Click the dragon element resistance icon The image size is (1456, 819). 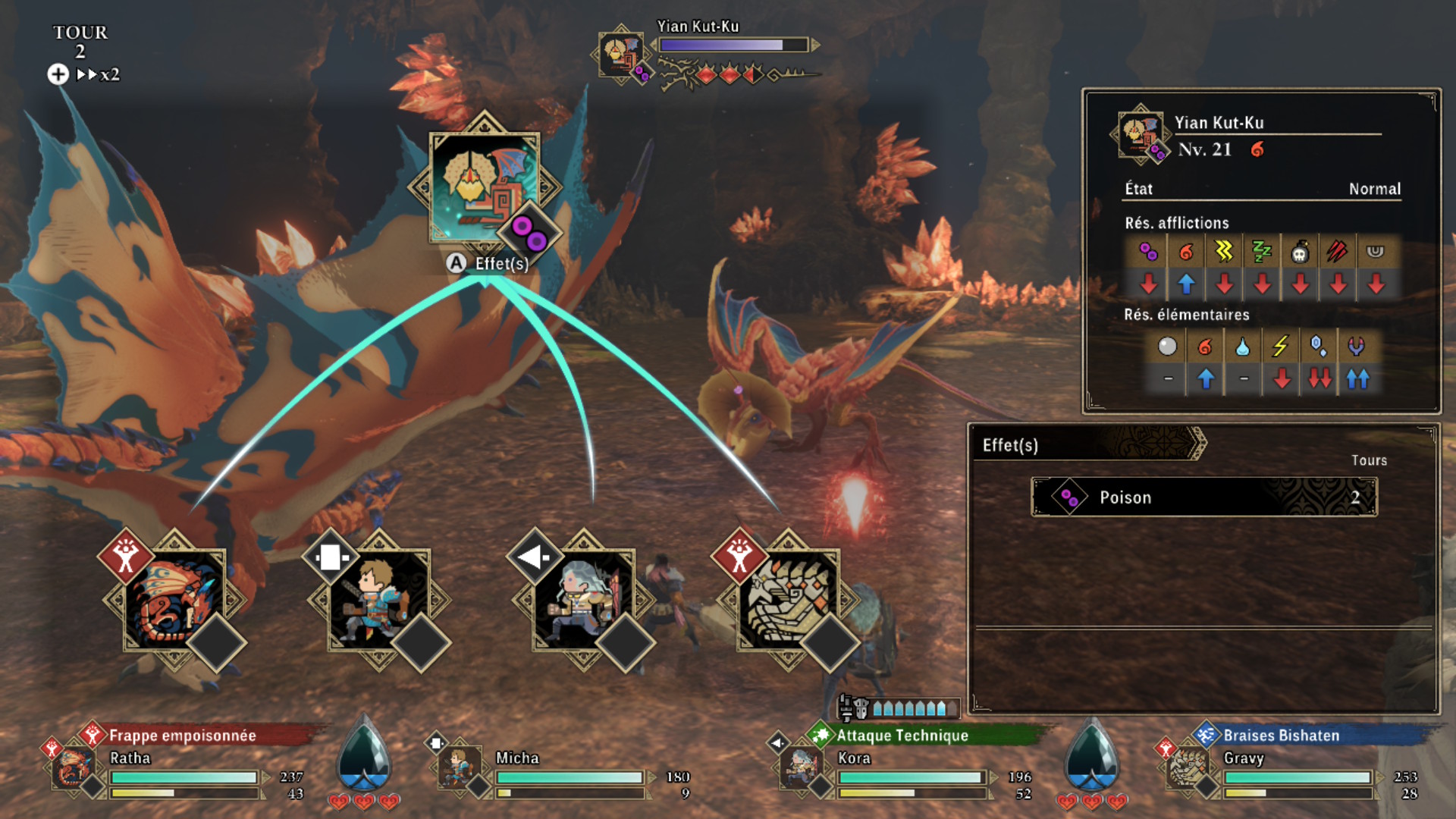(1357, 347)
